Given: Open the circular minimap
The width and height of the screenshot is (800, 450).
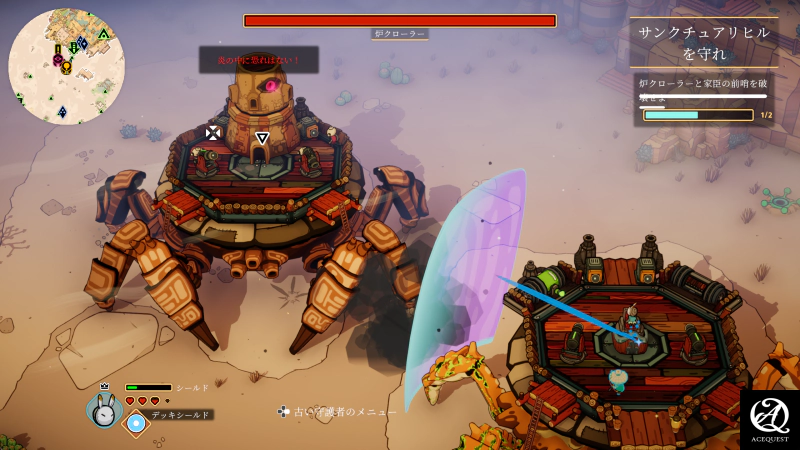Looking at the screenshot, I should tap(66, 66).
